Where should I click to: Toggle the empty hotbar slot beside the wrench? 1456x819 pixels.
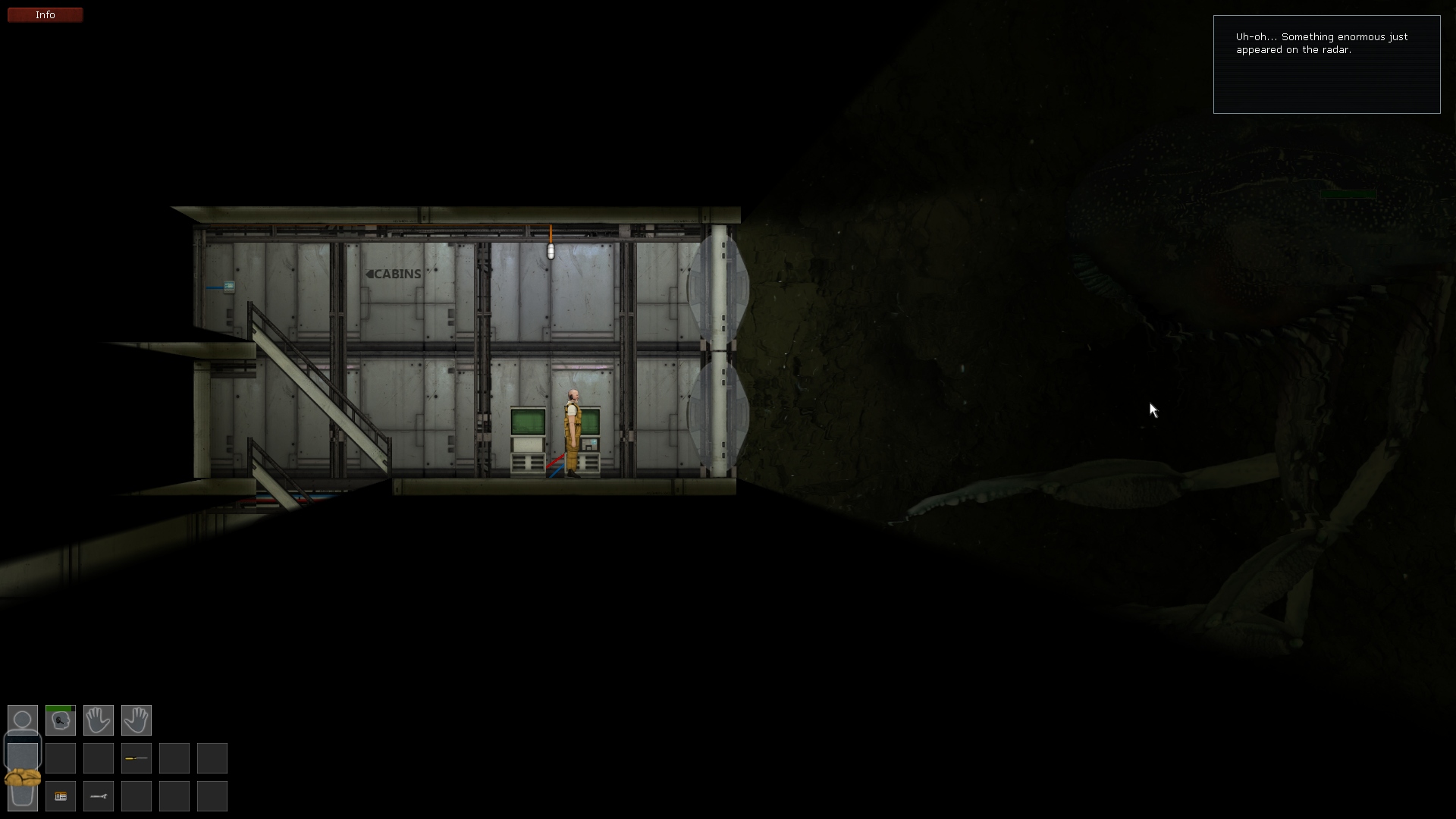[x=136, y=795]
